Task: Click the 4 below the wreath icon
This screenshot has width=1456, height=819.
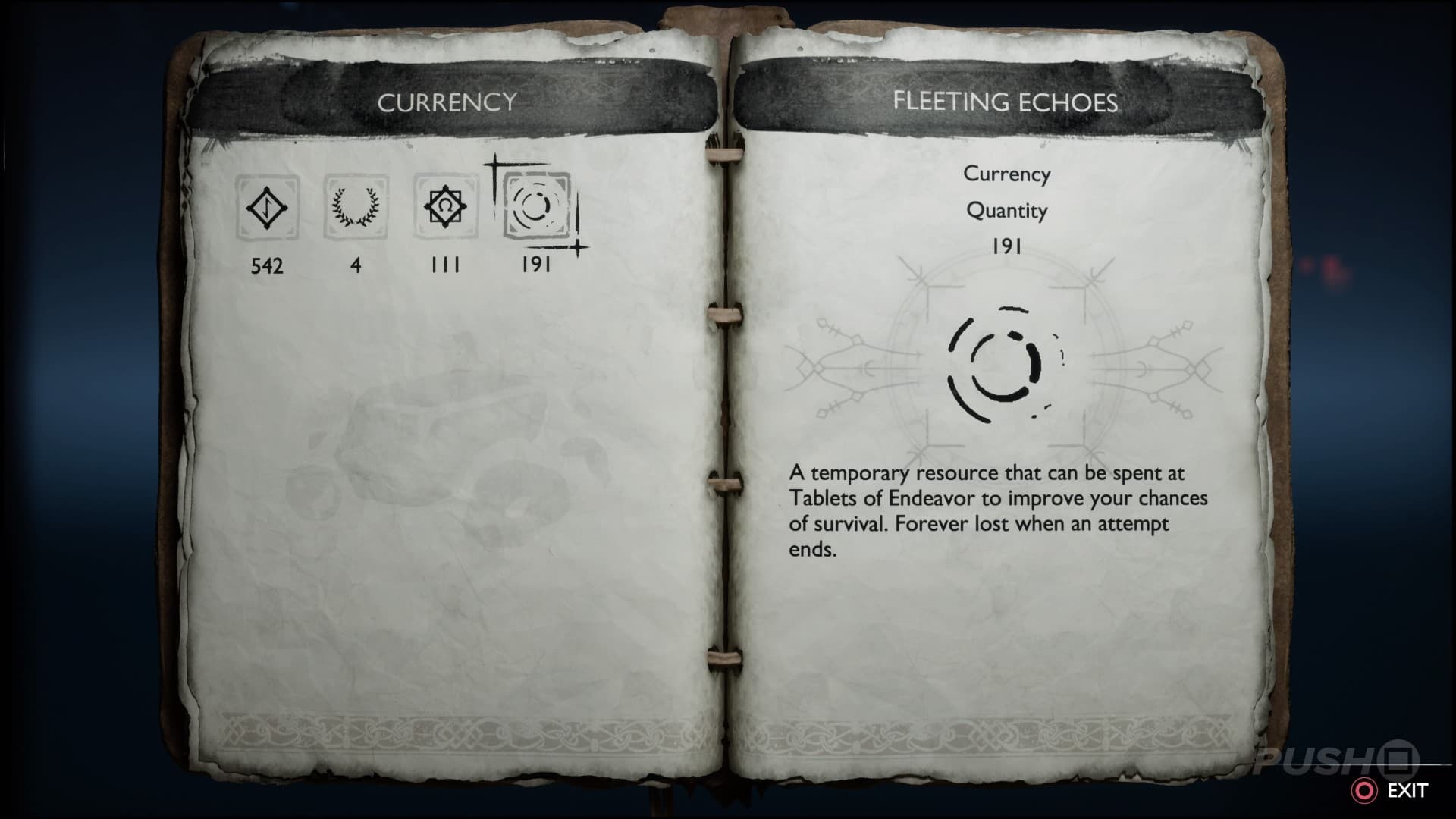Action: pos(355,266)
